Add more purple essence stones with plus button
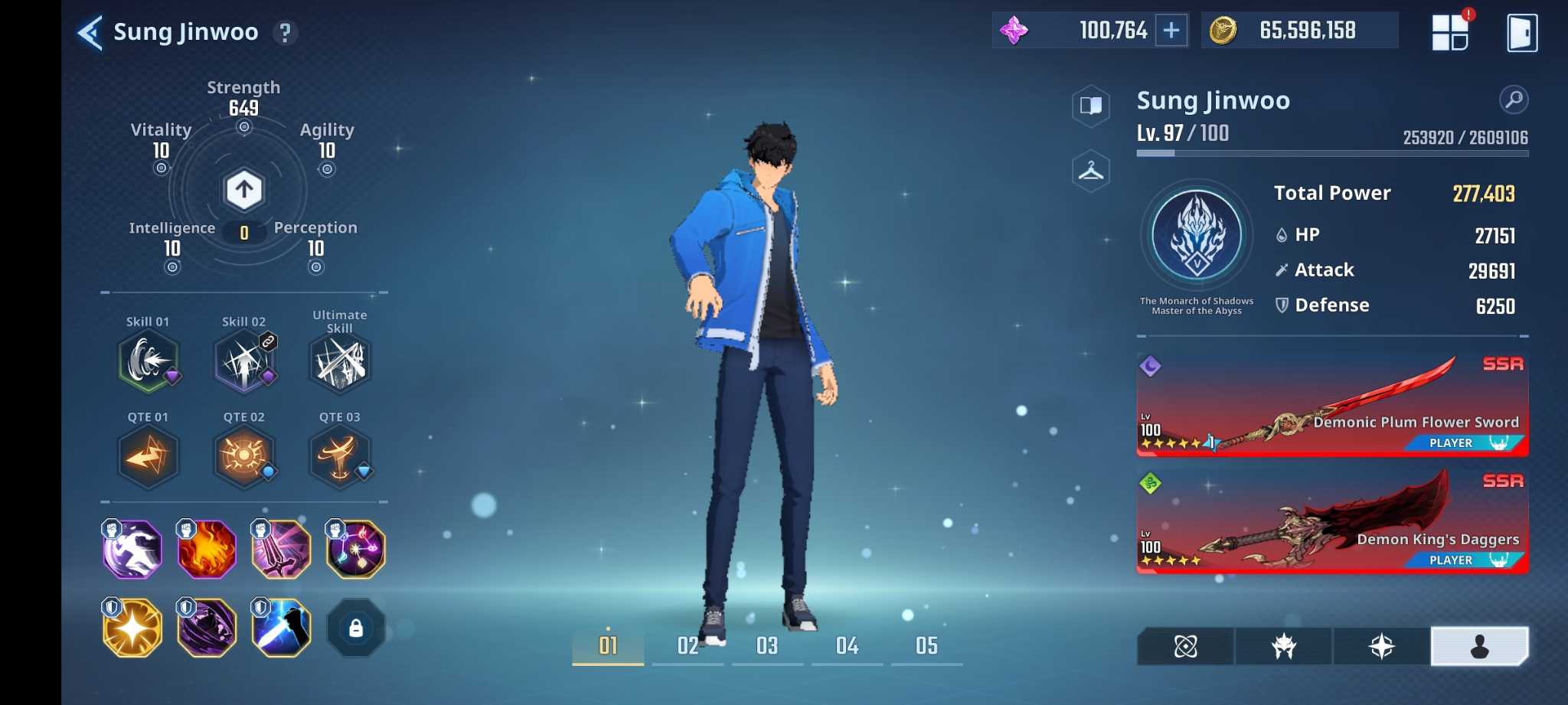 click(1171, 31)
